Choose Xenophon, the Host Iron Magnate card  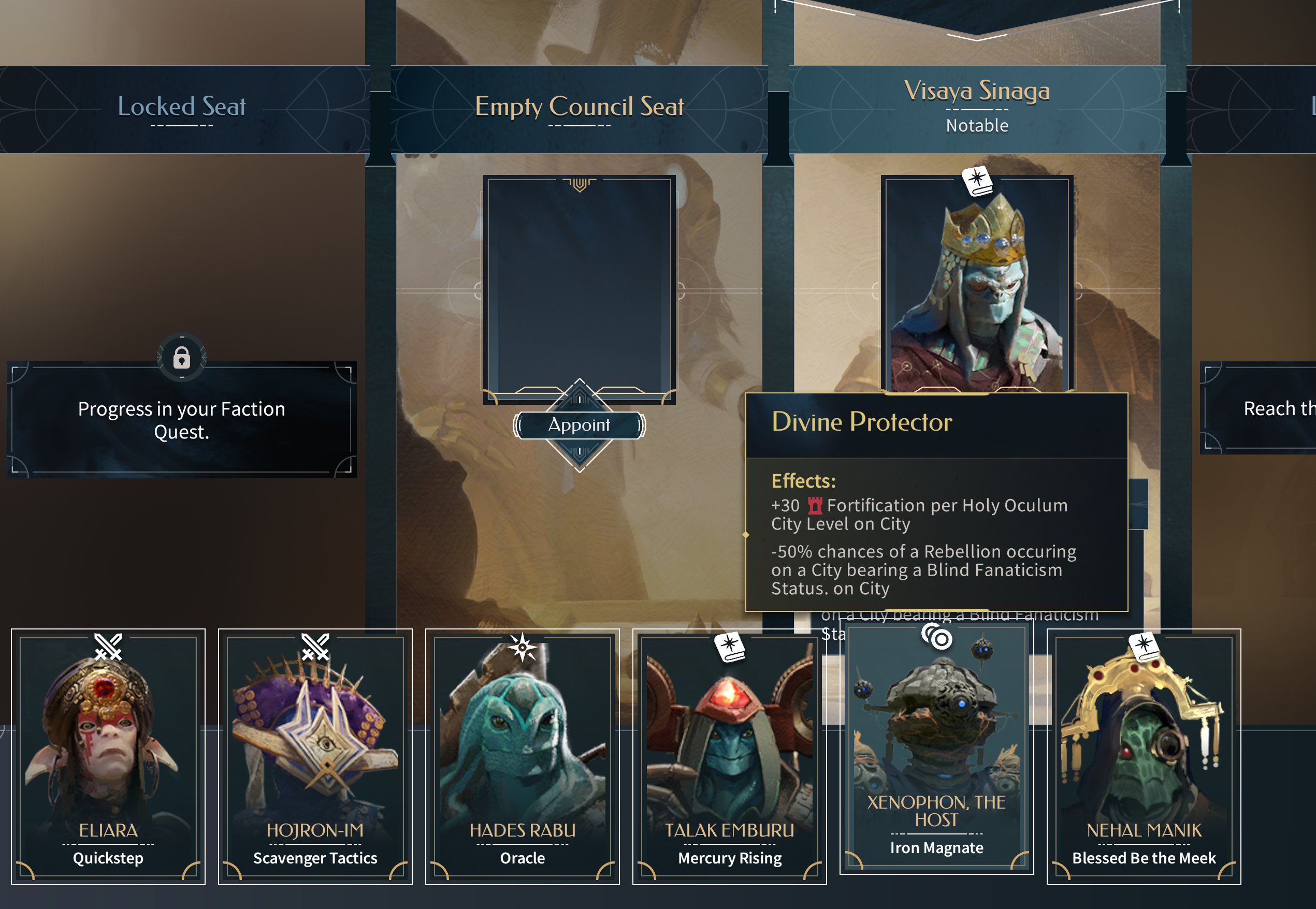[936, 746]
